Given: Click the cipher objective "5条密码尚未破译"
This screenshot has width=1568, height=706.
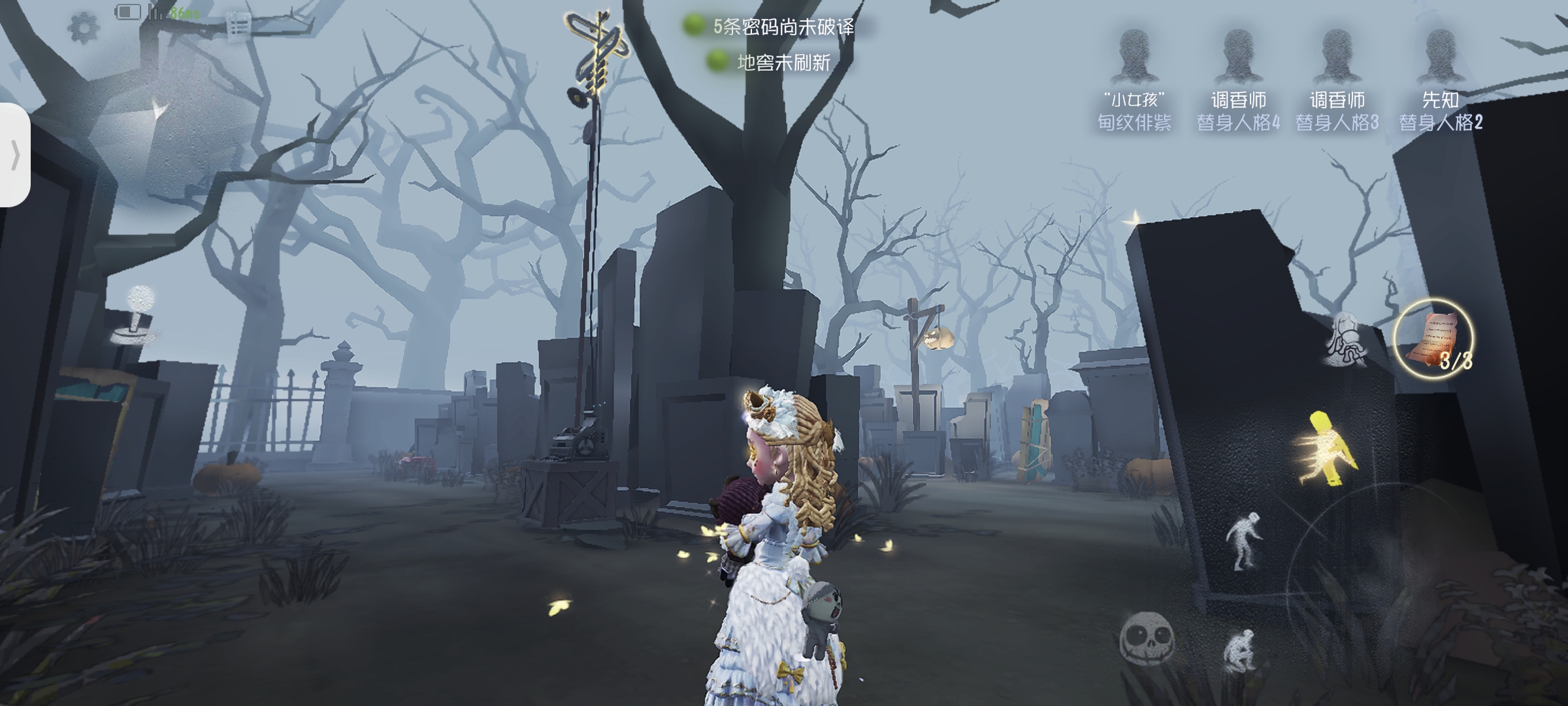Looking at the screenshot, I should [783, 27].
